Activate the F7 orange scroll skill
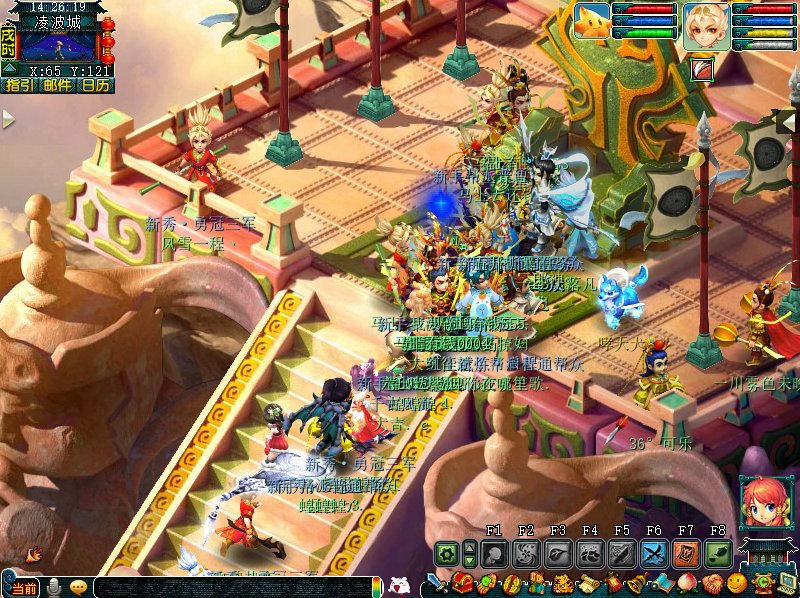Screen dimensions: 800x598 (686, 553)
